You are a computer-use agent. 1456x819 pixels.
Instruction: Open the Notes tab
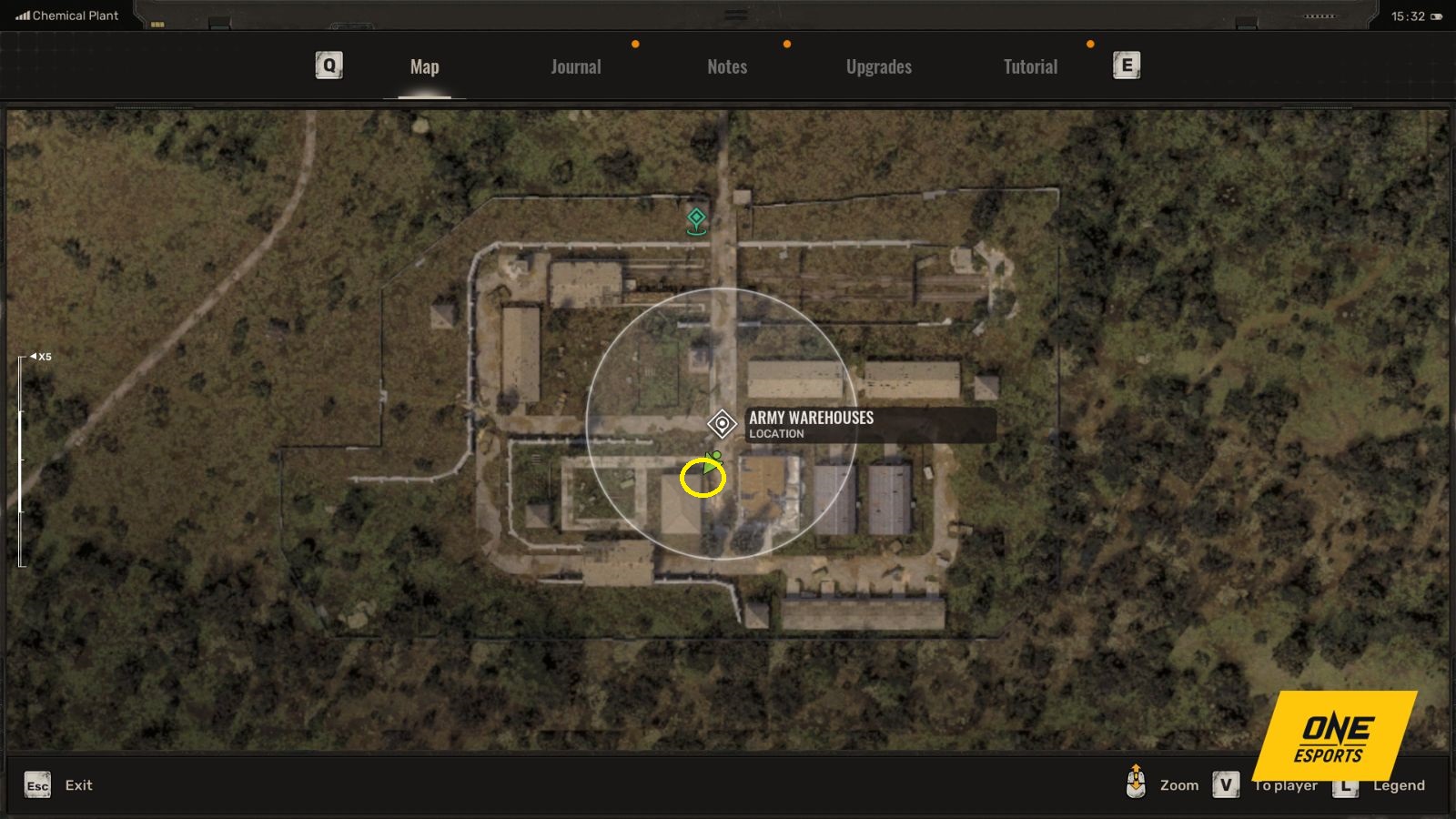[x=726, y=66]
